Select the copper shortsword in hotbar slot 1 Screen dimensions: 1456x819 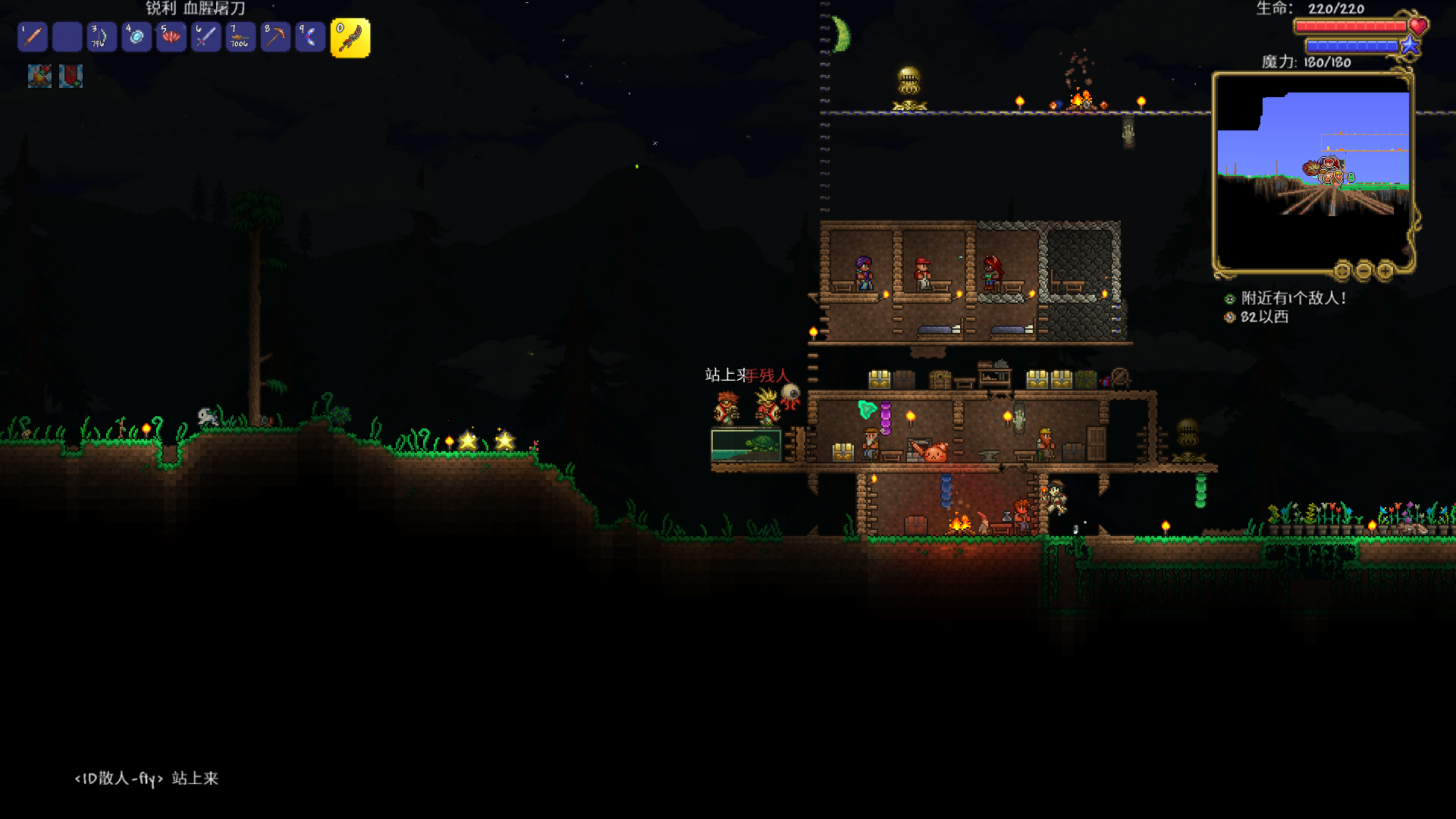click(33, 36)
